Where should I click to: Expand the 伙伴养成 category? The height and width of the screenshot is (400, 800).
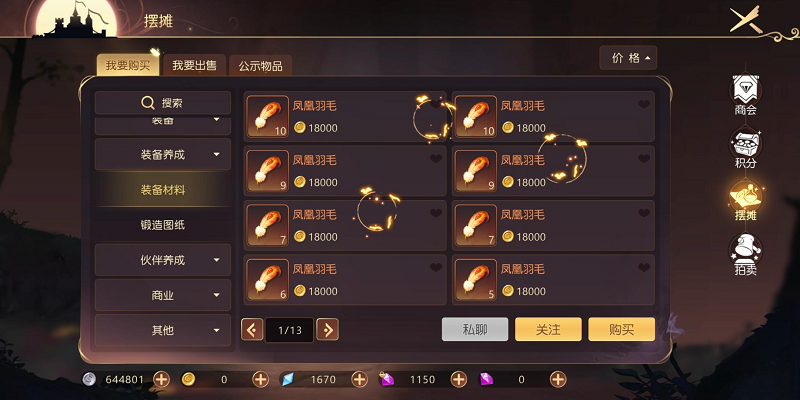pos(163,260)
